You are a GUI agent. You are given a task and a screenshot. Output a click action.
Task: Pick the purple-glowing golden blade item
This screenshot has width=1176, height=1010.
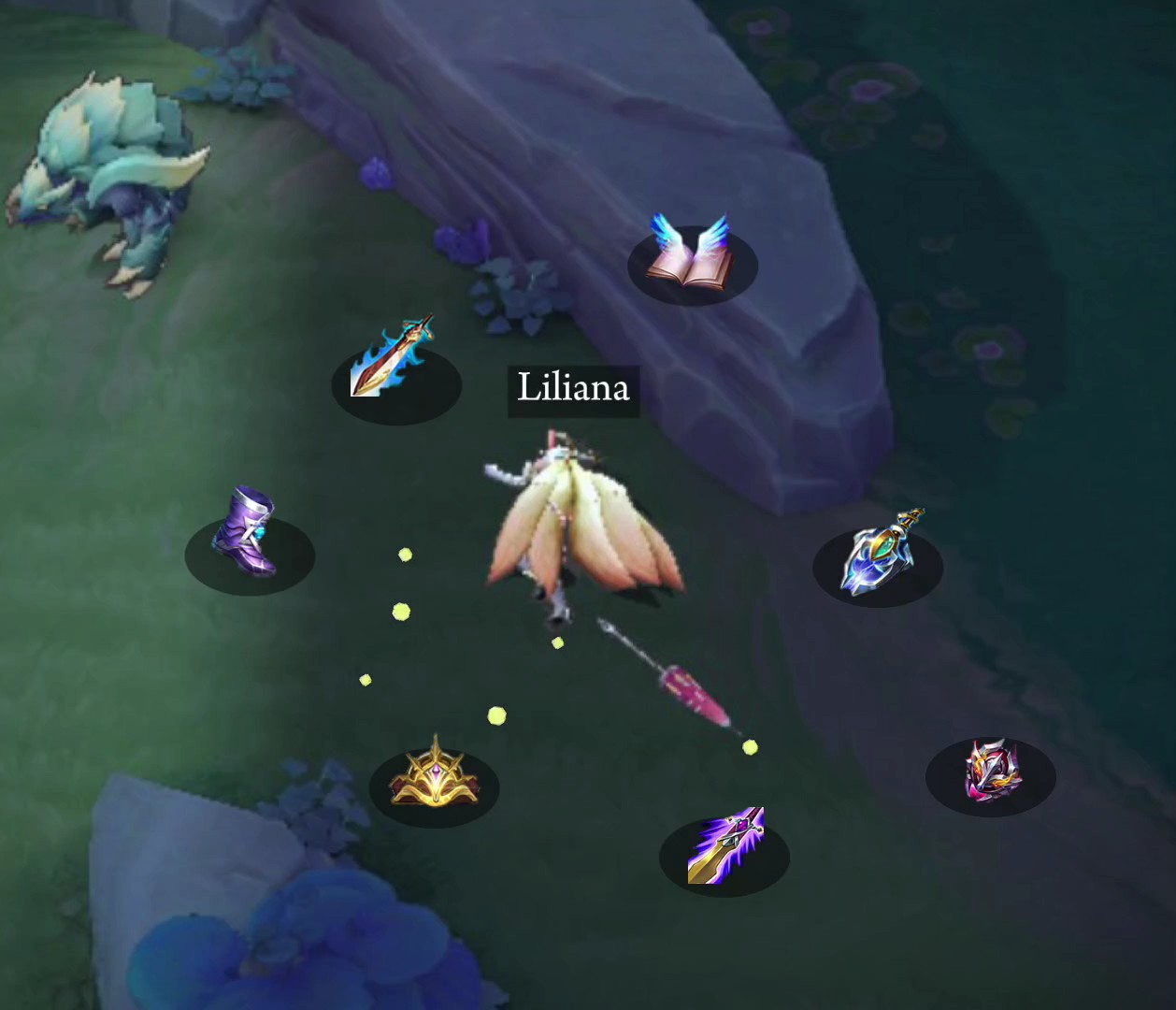pos(725,844)
